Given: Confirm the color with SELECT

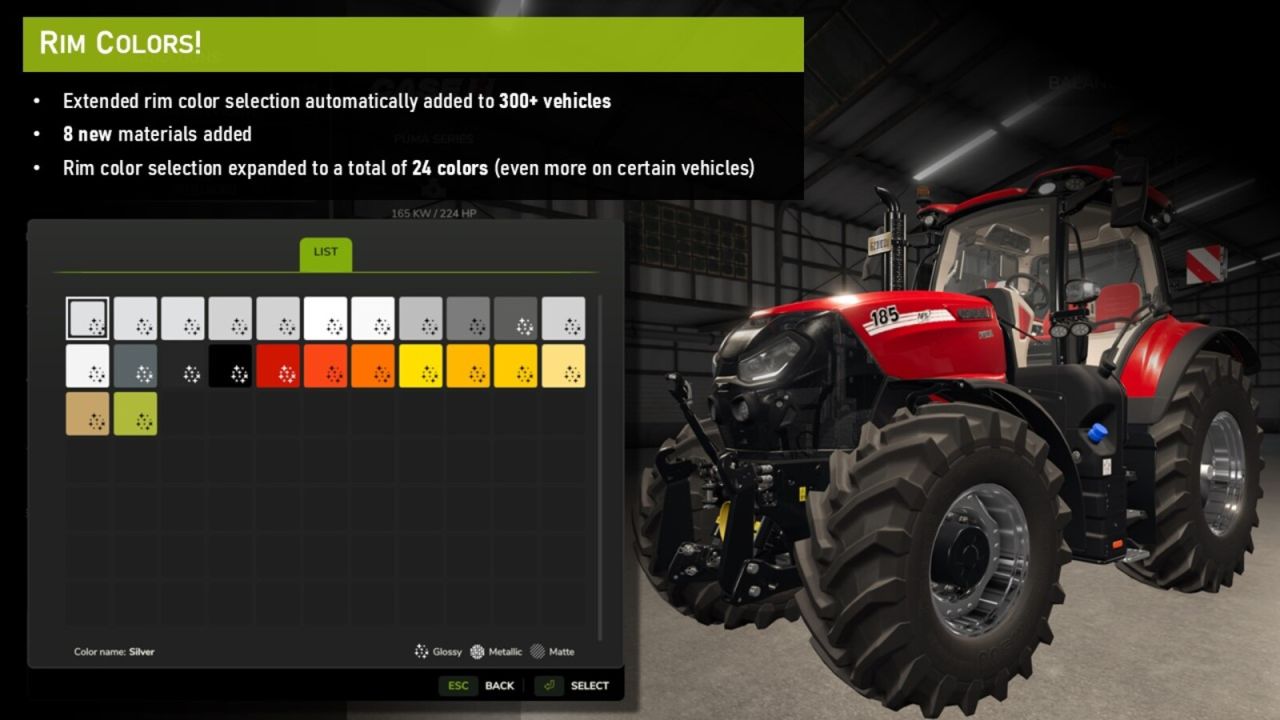Looking at the screenshot, I should click(588, 686).
